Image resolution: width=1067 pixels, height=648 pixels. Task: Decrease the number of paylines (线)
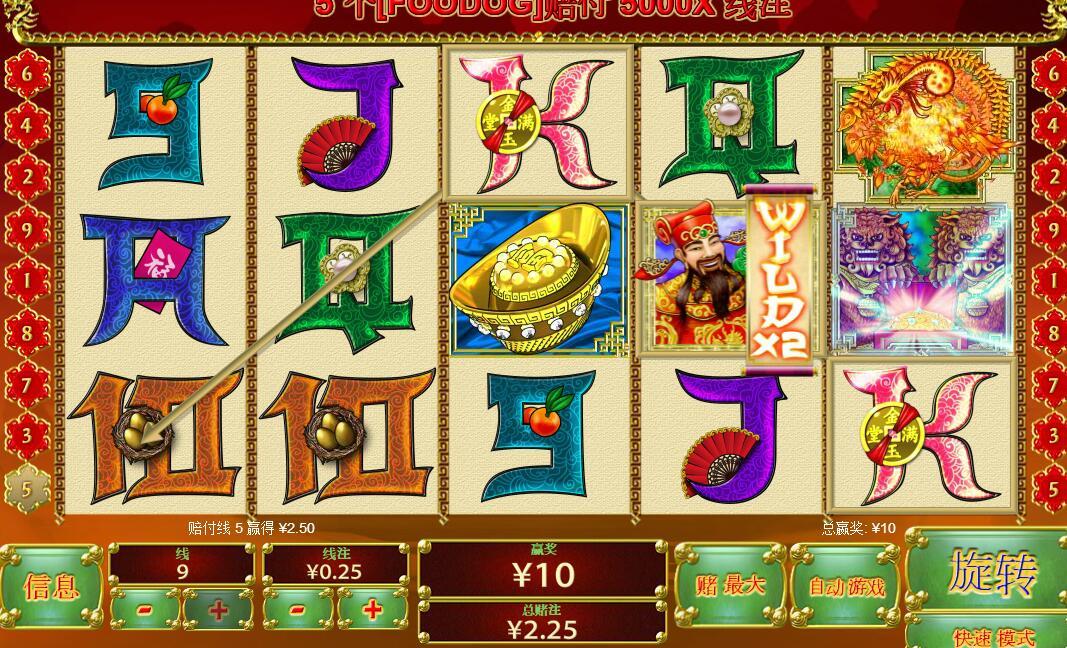(x=144, y=609)
